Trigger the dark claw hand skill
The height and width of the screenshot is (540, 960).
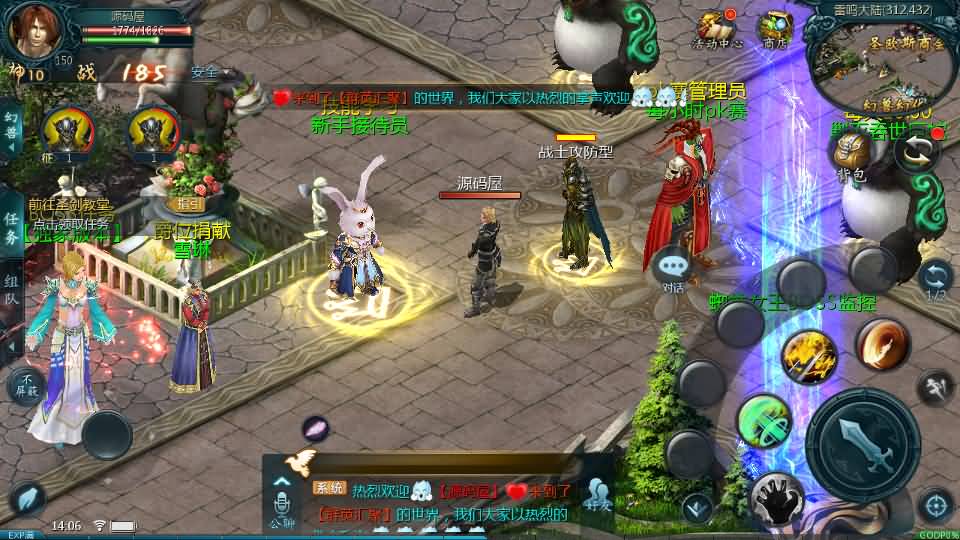tap(776, 497)
